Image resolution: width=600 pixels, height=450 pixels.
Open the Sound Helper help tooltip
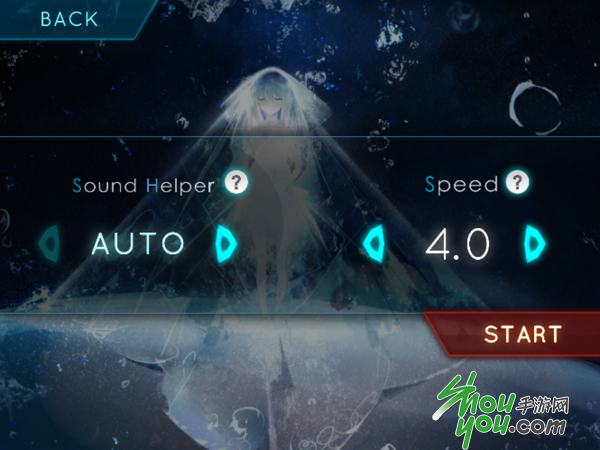[x=235, y=183]
